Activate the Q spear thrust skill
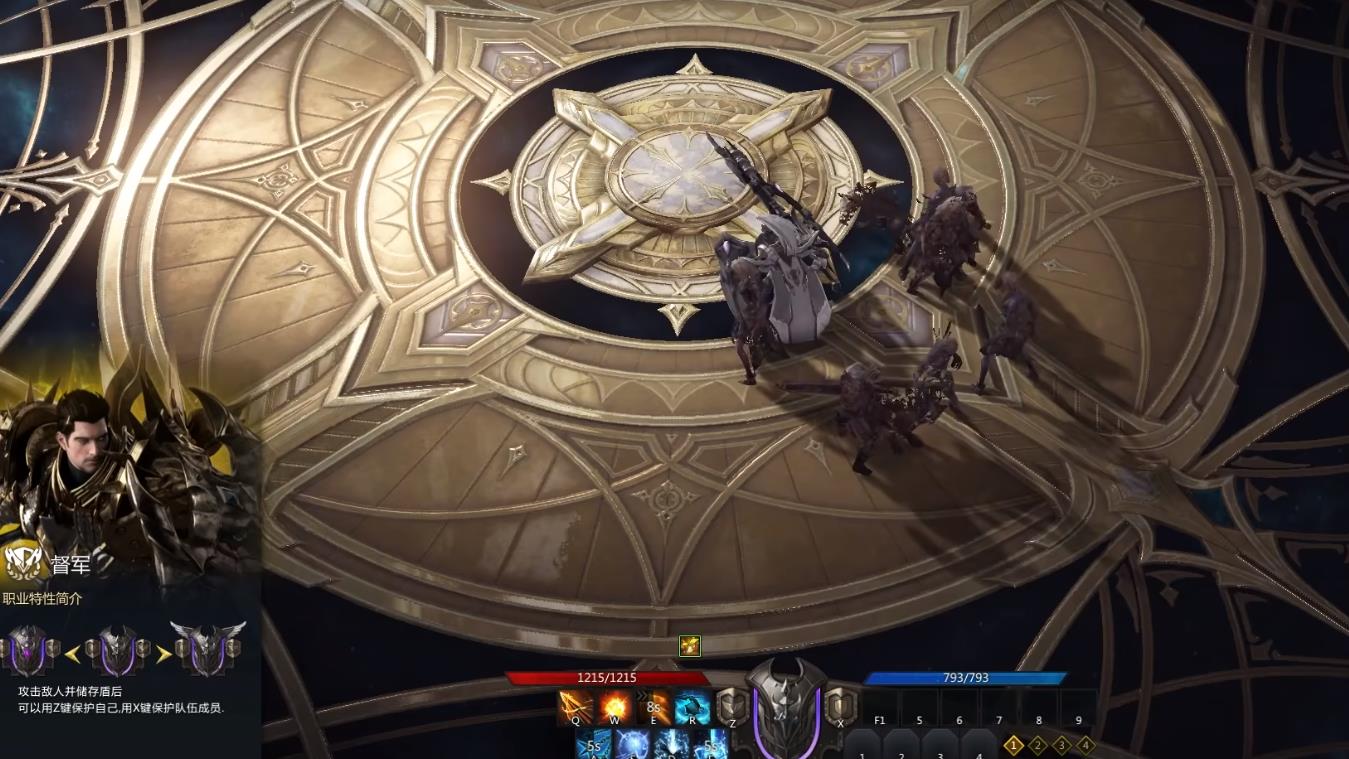 point(575,707)
